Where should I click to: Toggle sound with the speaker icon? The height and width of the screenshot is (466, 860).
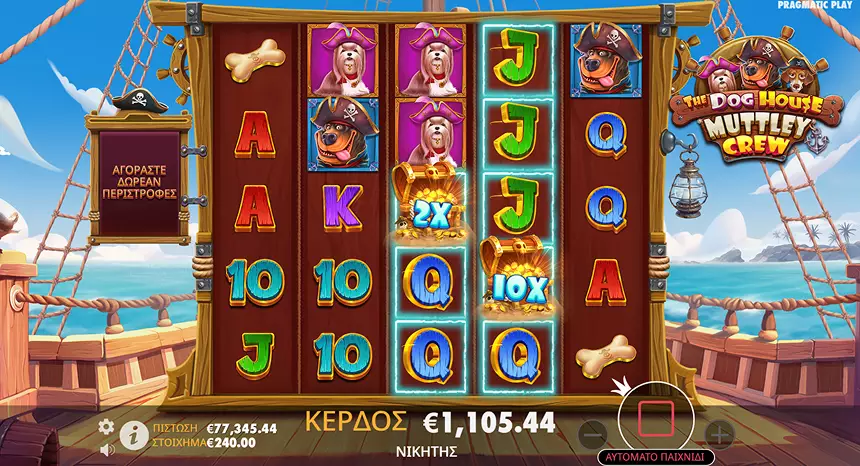(107, 449)
